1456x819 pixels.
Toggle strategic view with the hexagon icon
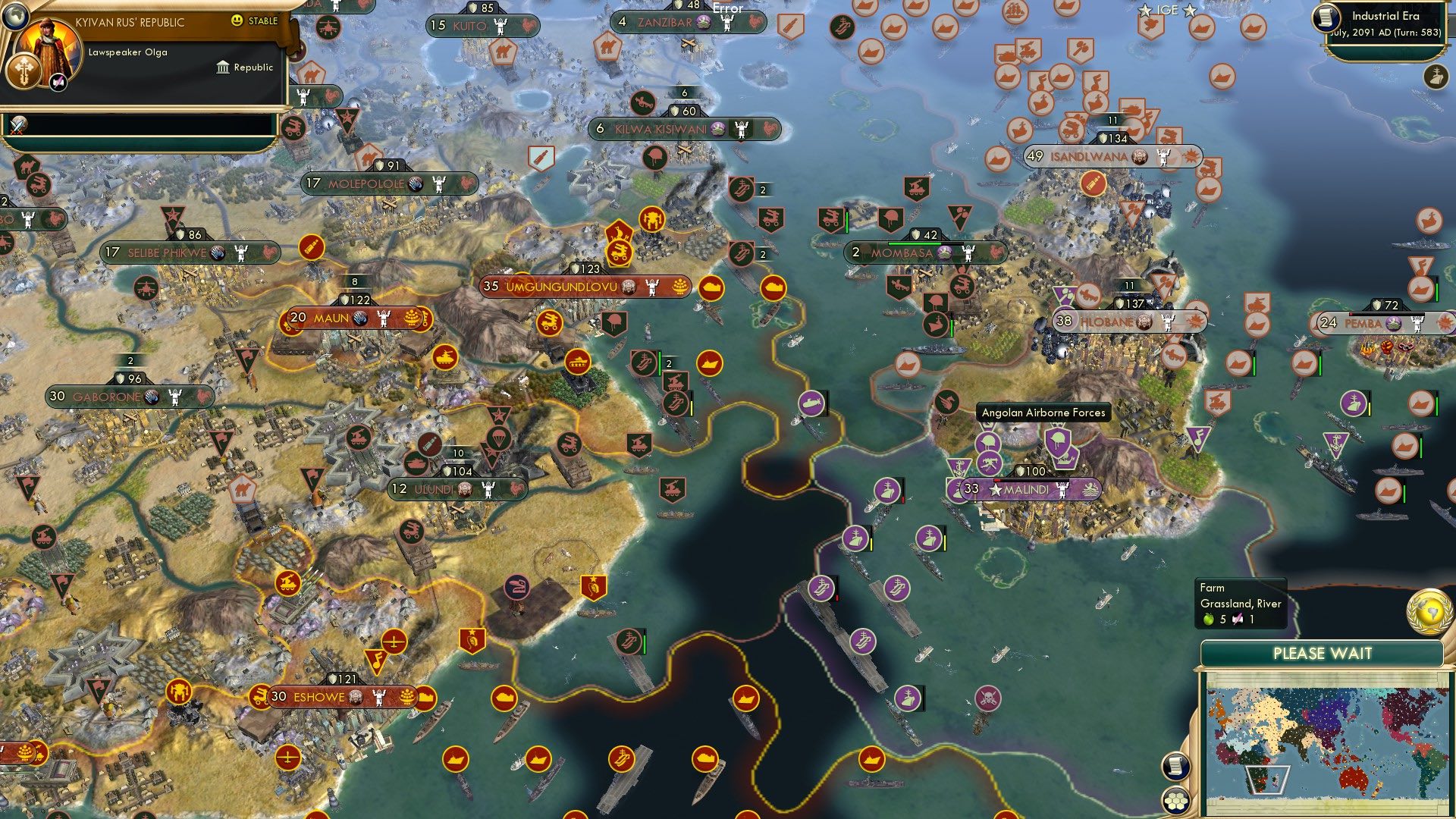tap(1175, 801)
